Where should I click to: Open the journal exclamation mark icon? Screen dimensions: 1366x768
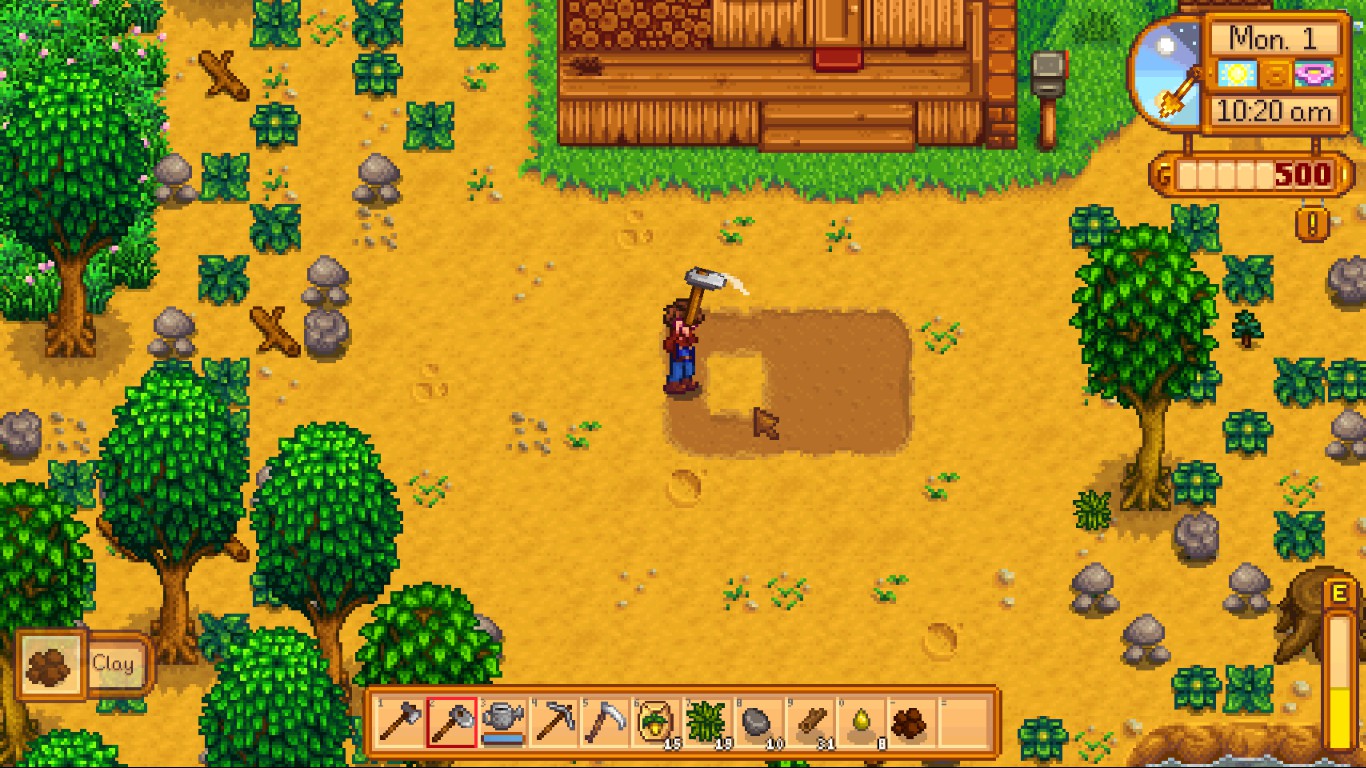pos(1312,222)
